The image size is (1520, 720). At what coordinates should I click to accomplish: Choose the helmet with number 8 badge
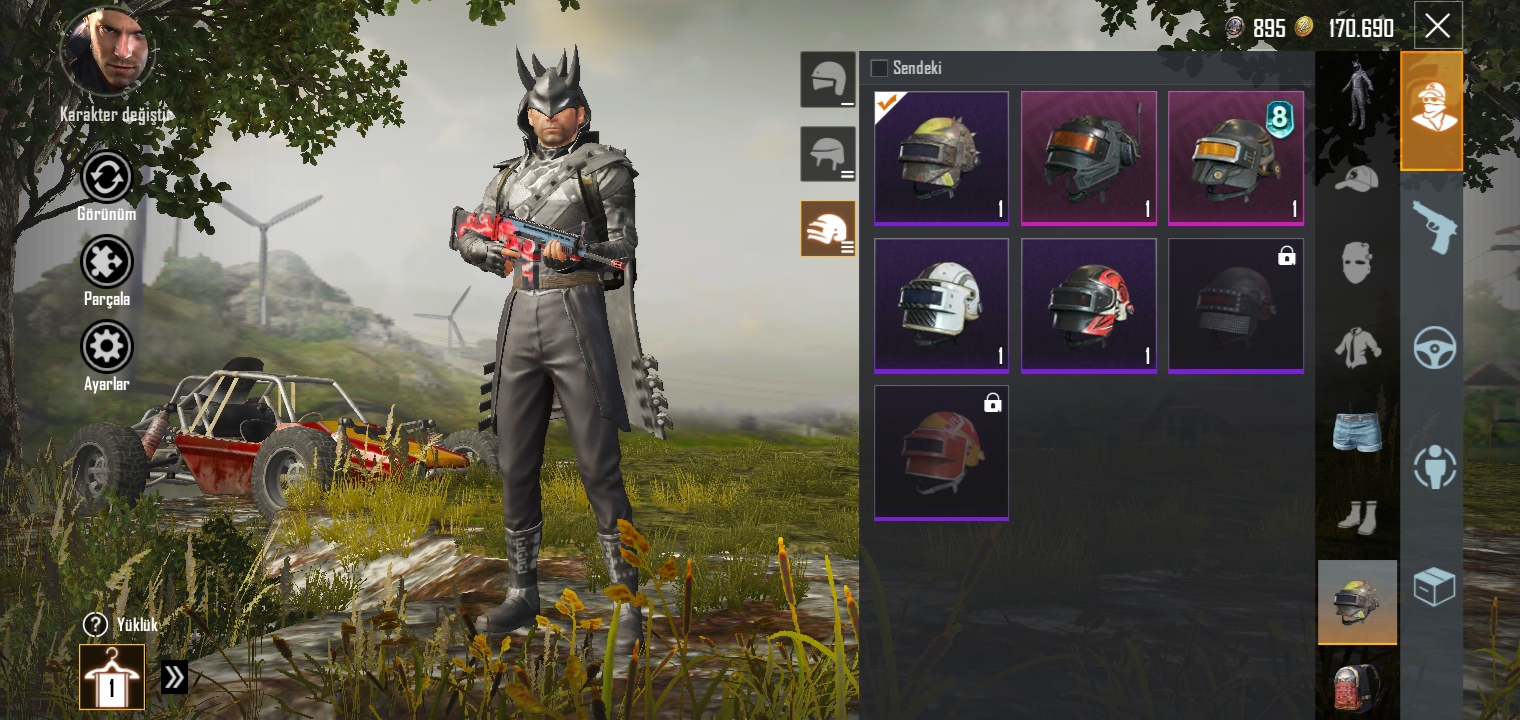[x=1235, y=157]
